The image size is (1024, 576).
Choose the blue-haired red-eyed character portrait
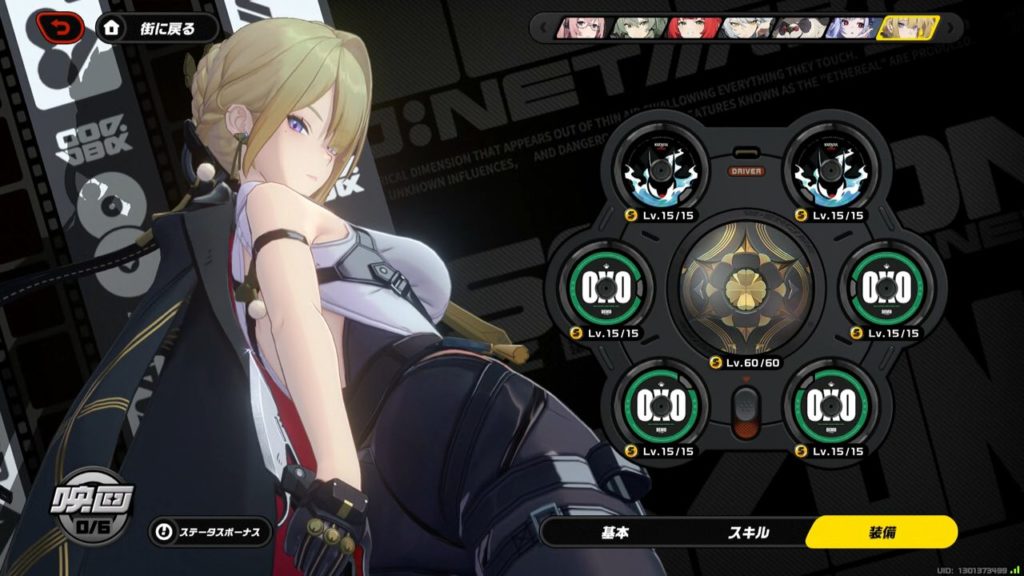[x=850, y=27]
